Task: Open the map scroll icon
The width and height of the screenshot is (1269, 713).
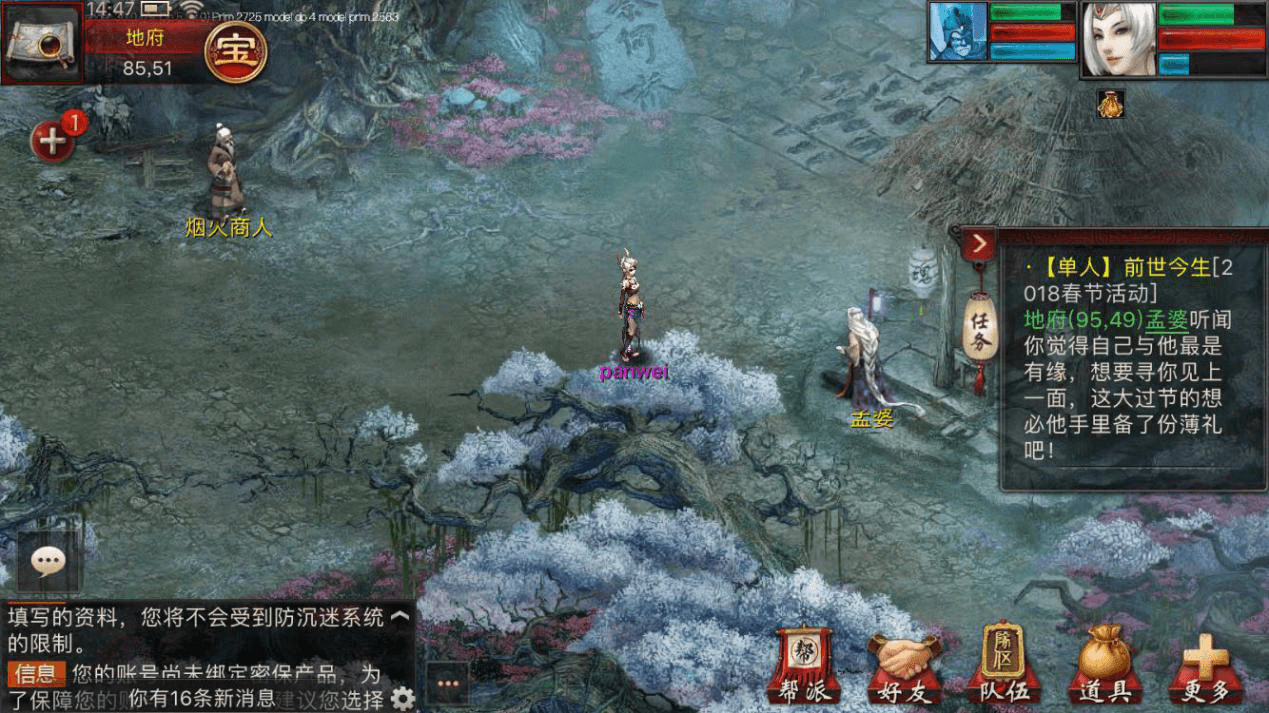Action: tap(42, 43)
